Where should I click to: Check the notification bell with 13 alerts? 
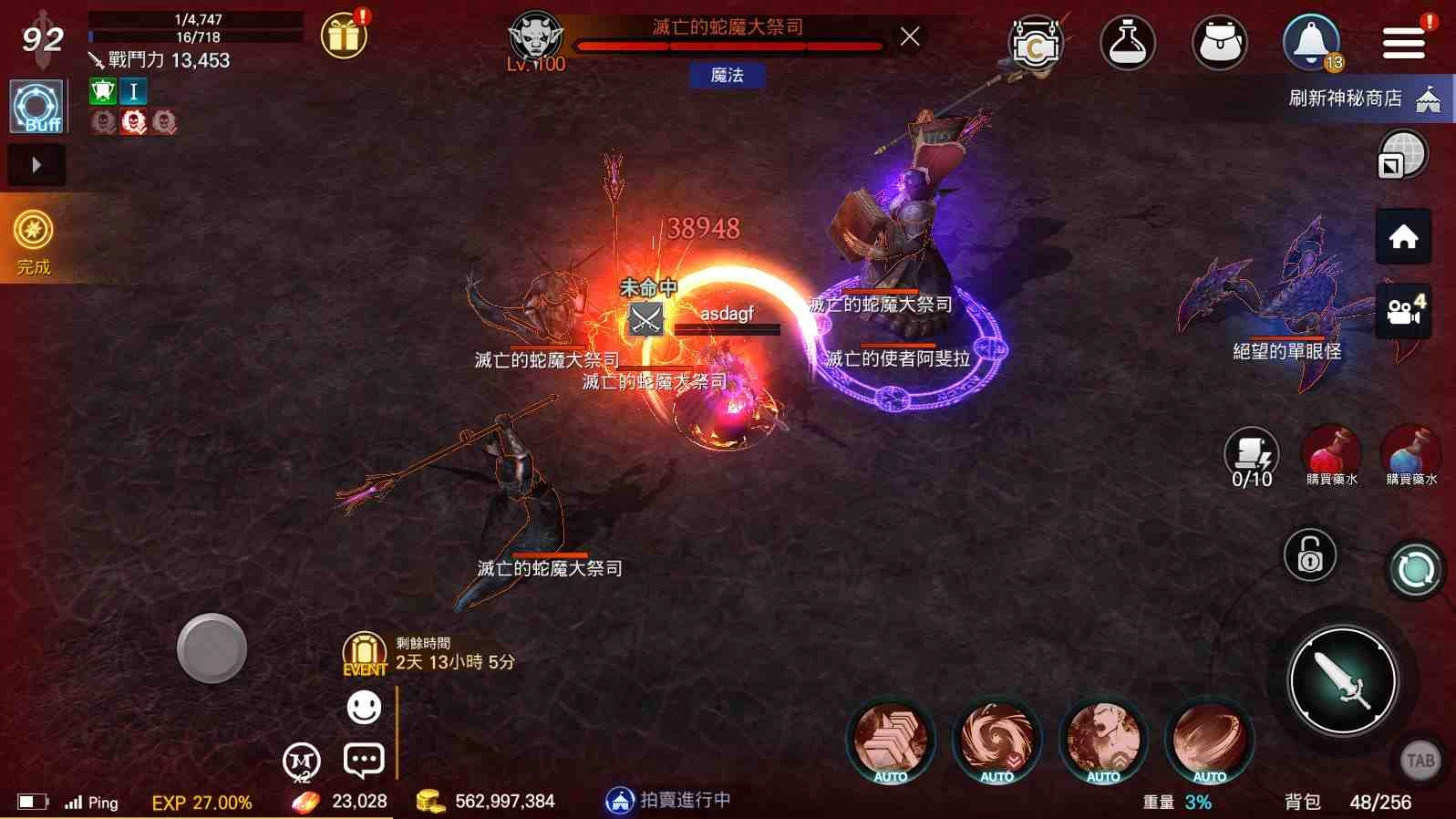coord(1310,42)
